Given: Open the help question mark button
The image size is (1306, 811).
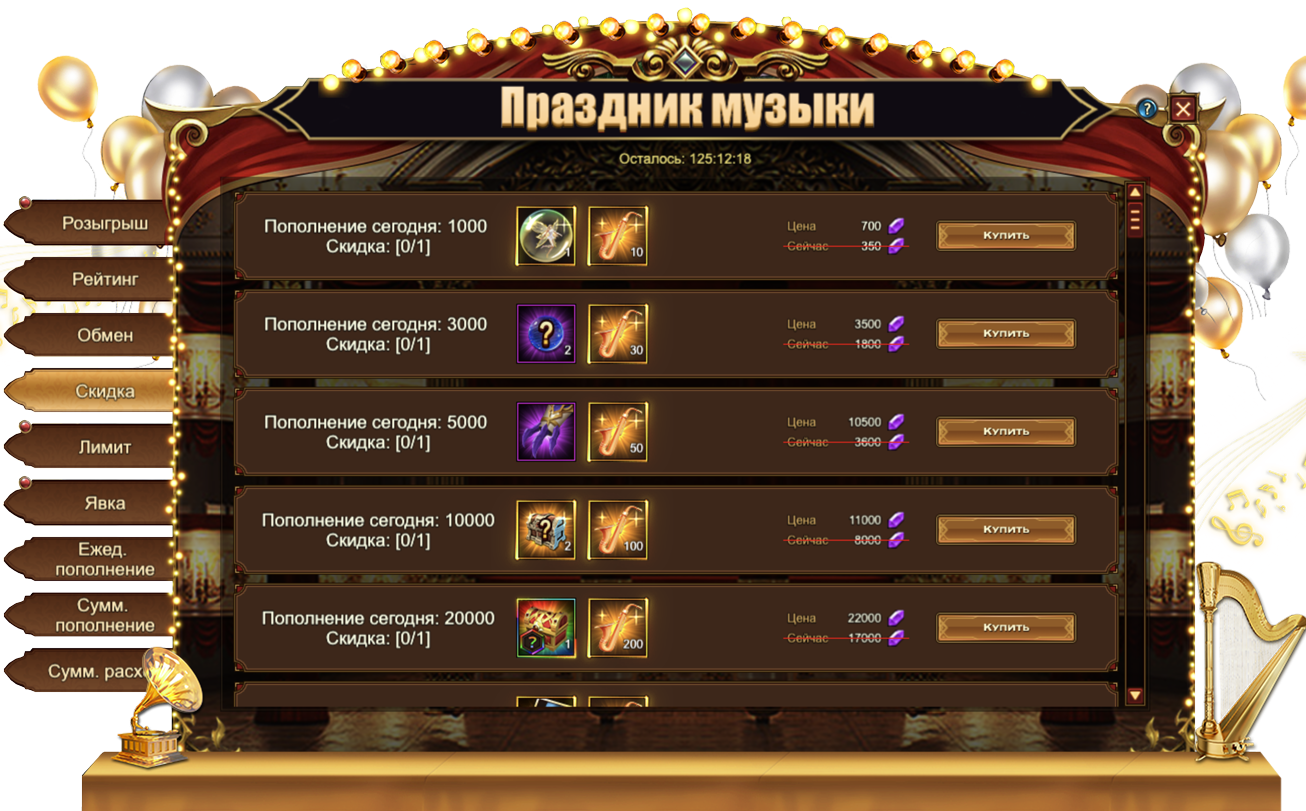Looking at the screenshot, I should click(x=1147, y=108).
